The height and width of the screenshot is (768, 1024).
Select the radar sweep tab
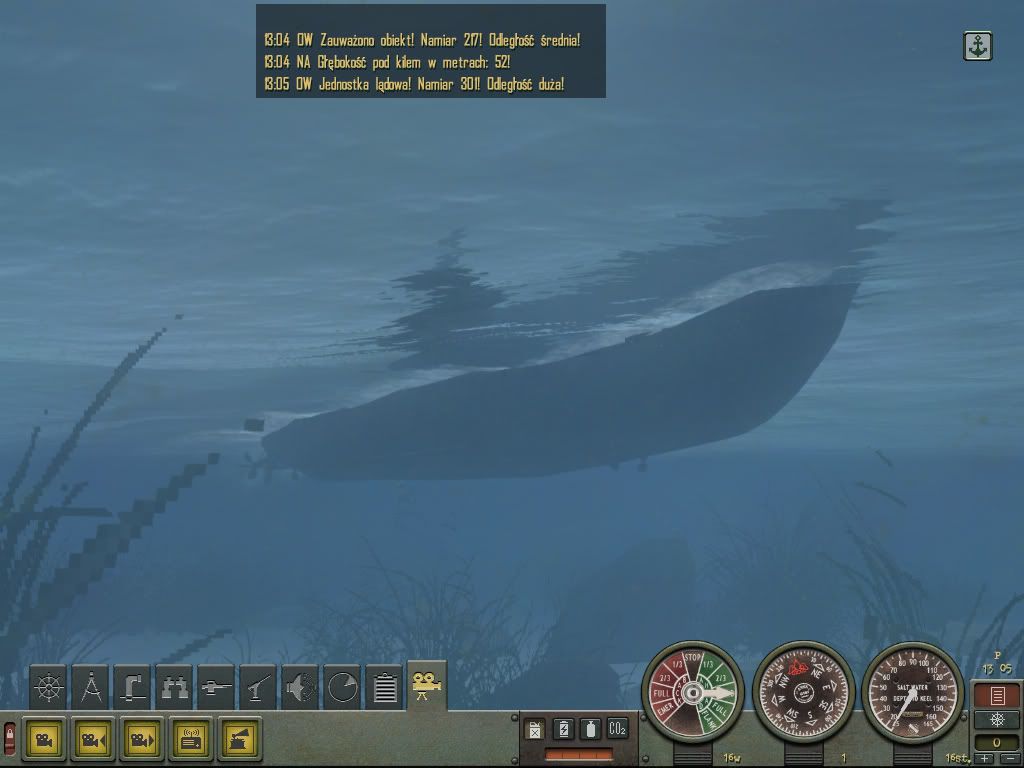[x=342, y=687]
